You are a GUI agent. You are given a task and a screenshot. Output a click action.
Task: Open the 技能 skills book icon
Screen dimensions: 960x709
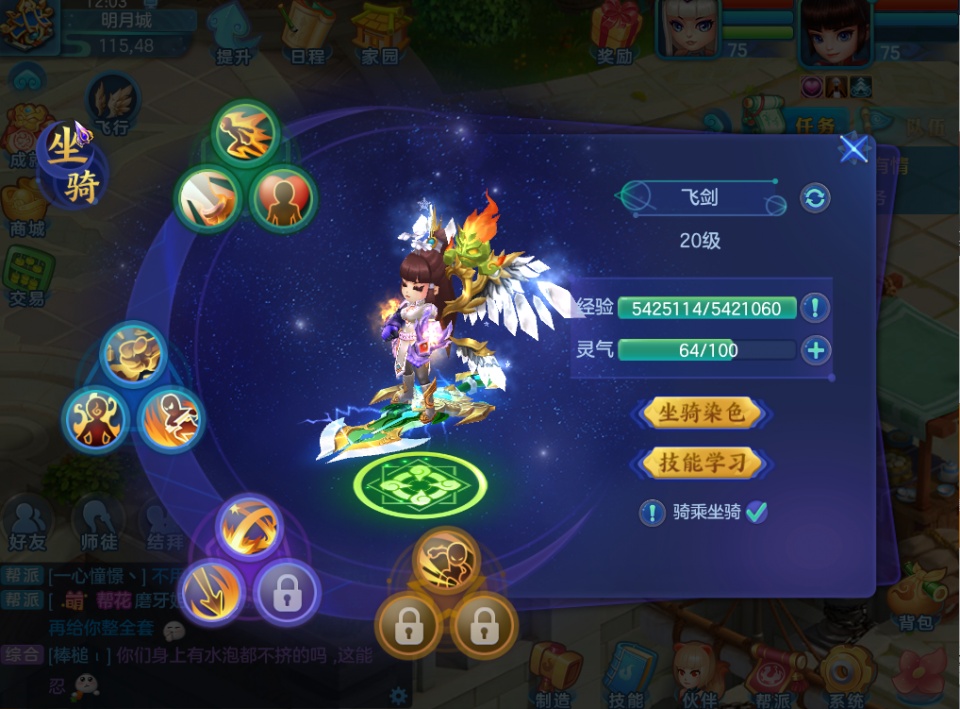point(627,672)
